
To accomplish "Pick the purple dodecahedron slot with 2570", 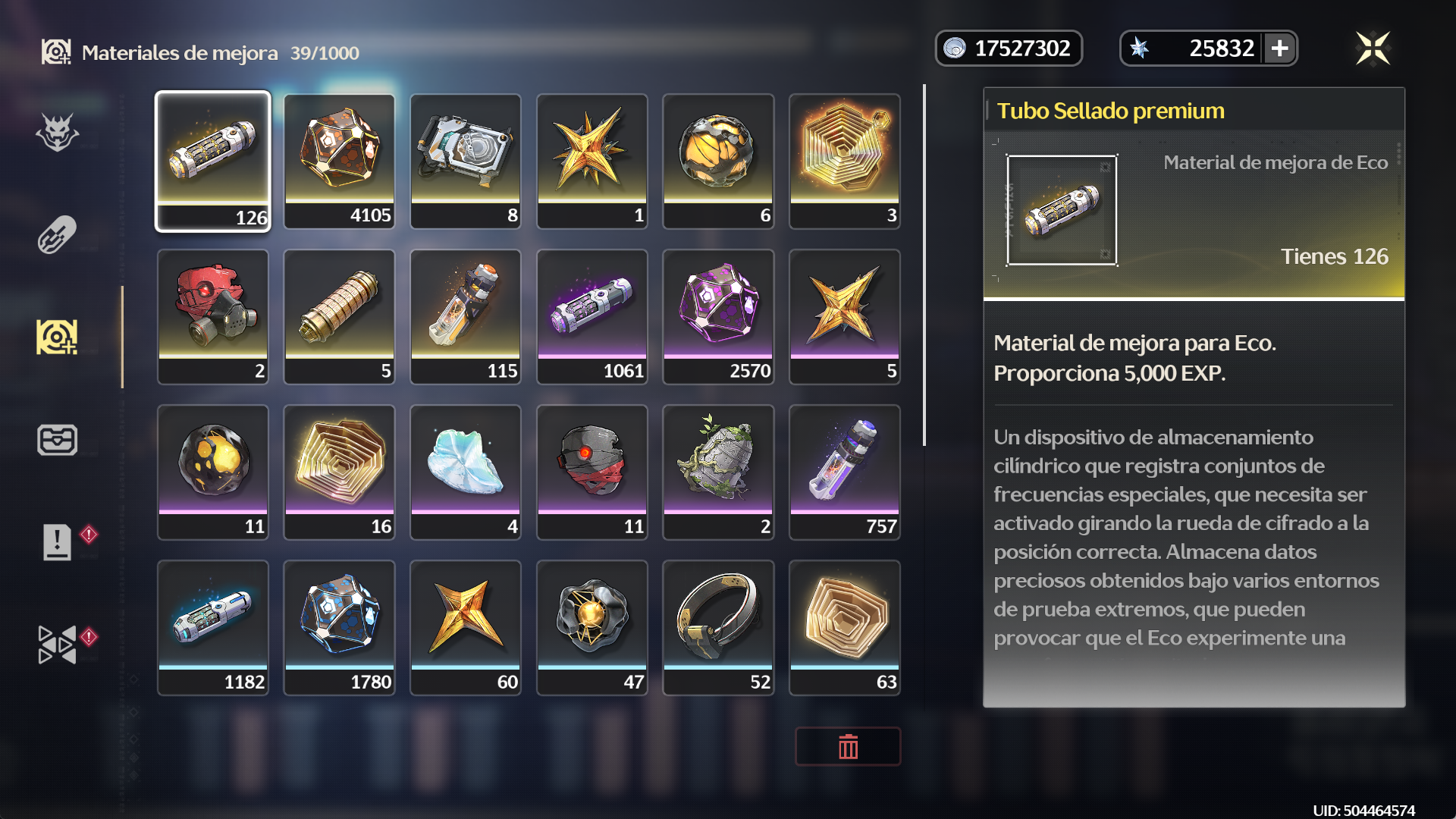I will pos(718,316).
